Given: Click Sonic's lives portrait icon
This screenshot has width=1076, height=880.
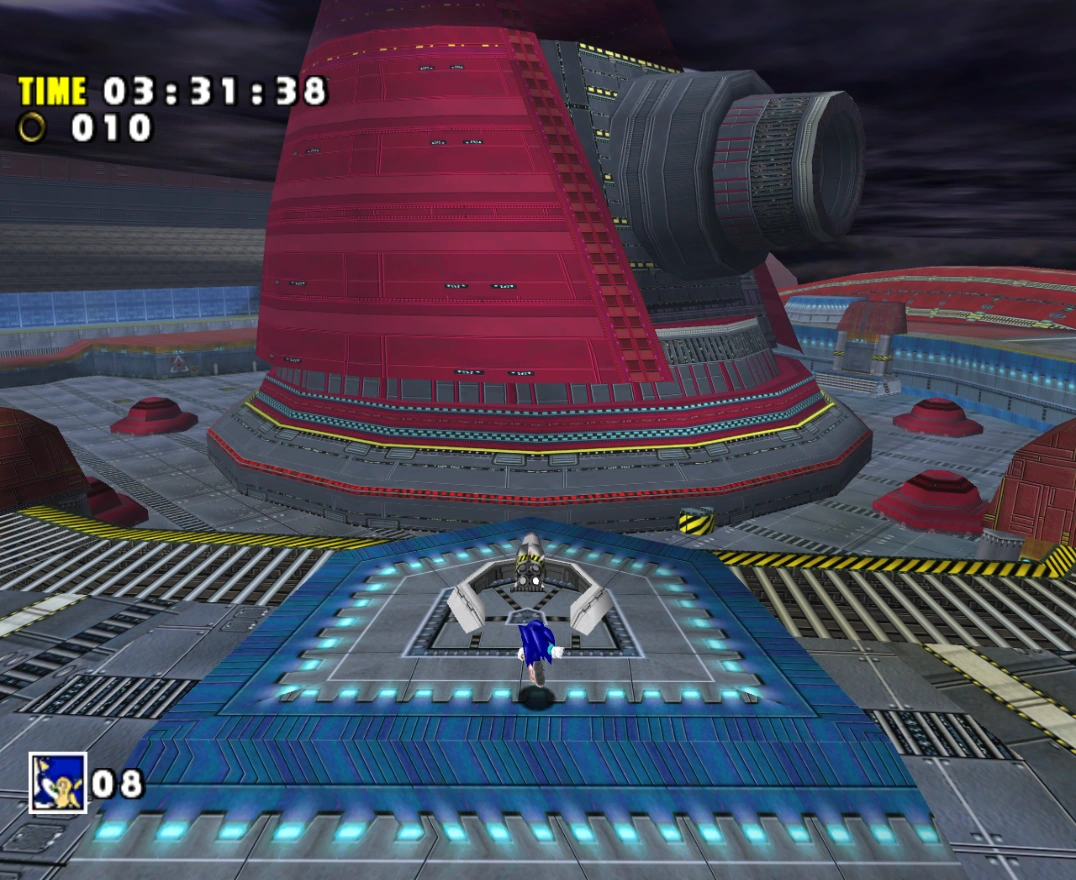Looking at the screenshot, I should point(57,782).
